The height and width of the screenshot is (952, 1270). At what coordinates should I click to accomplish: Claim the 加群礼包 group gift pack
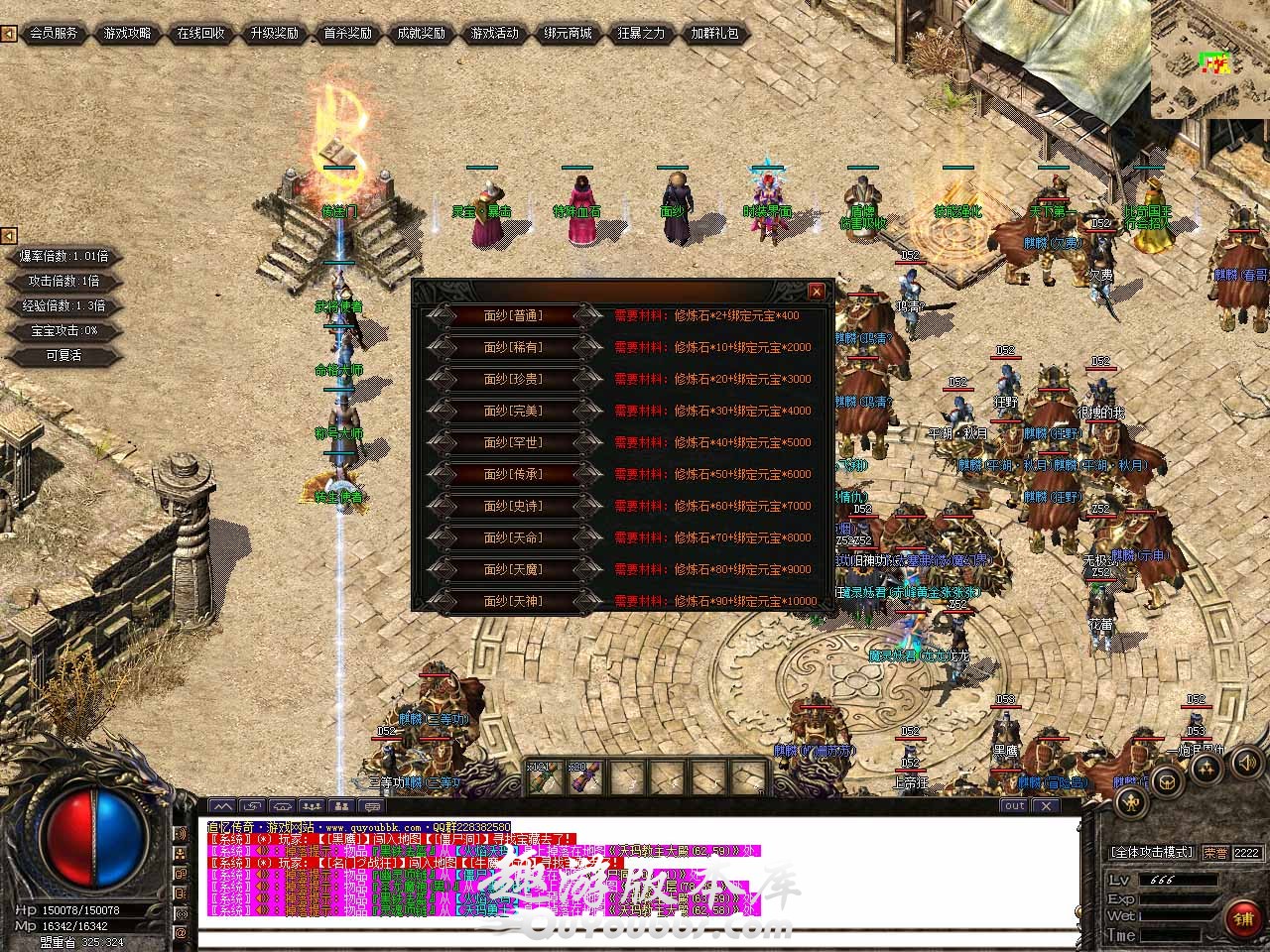(x=715, y=33)
